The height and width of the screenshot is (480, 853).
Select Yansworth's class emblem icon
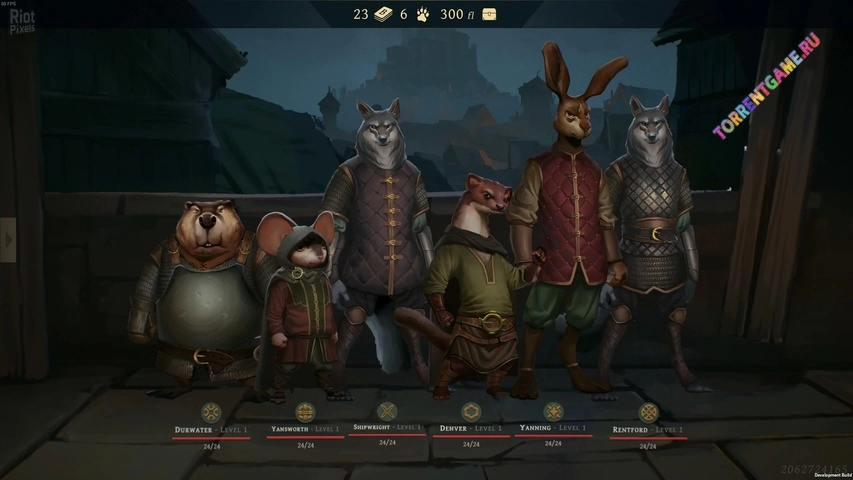(x=305, y=411)
